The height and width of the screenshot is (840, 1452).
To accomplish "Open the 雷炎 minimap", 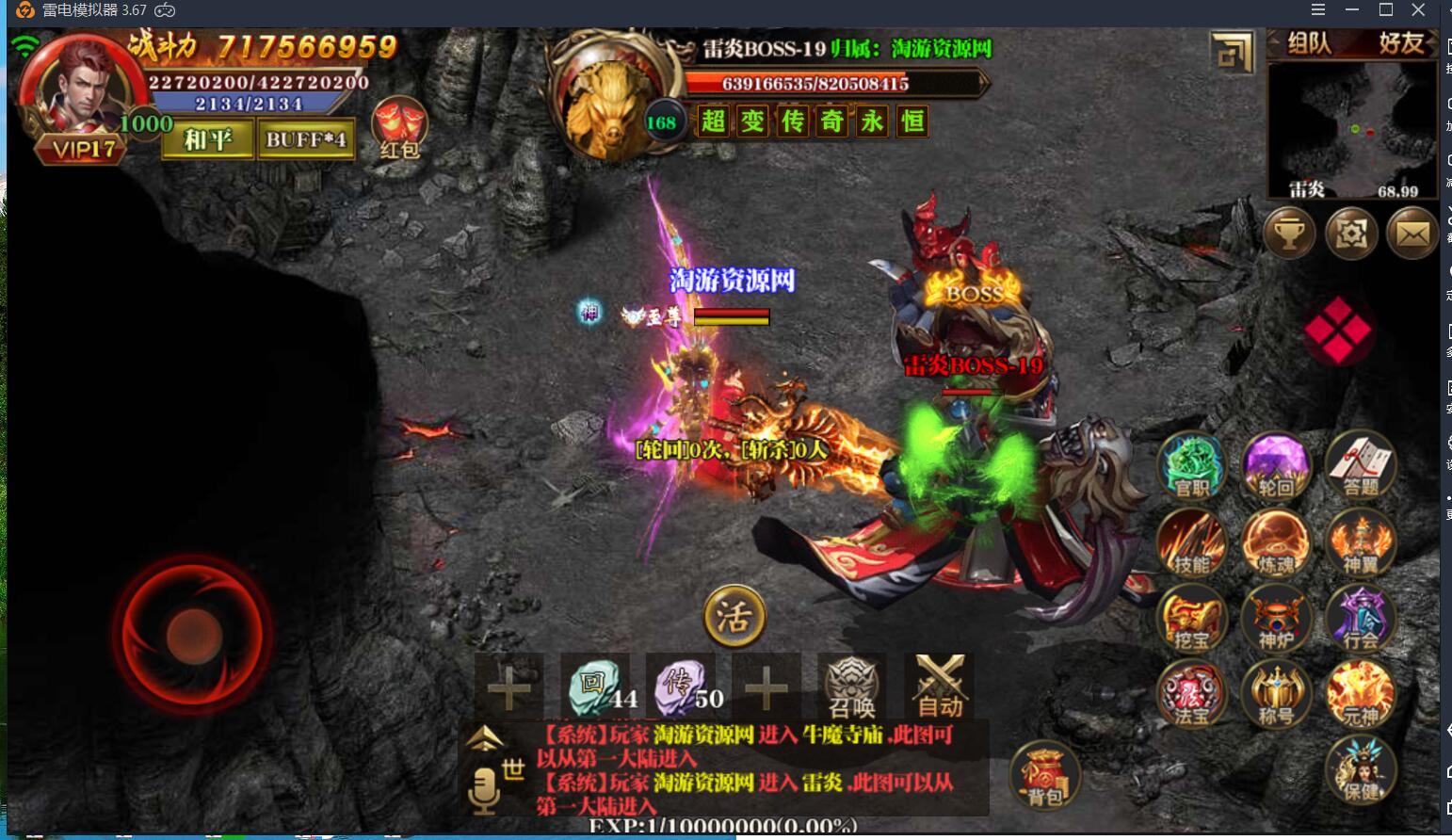I will (x=1352, y=129).
